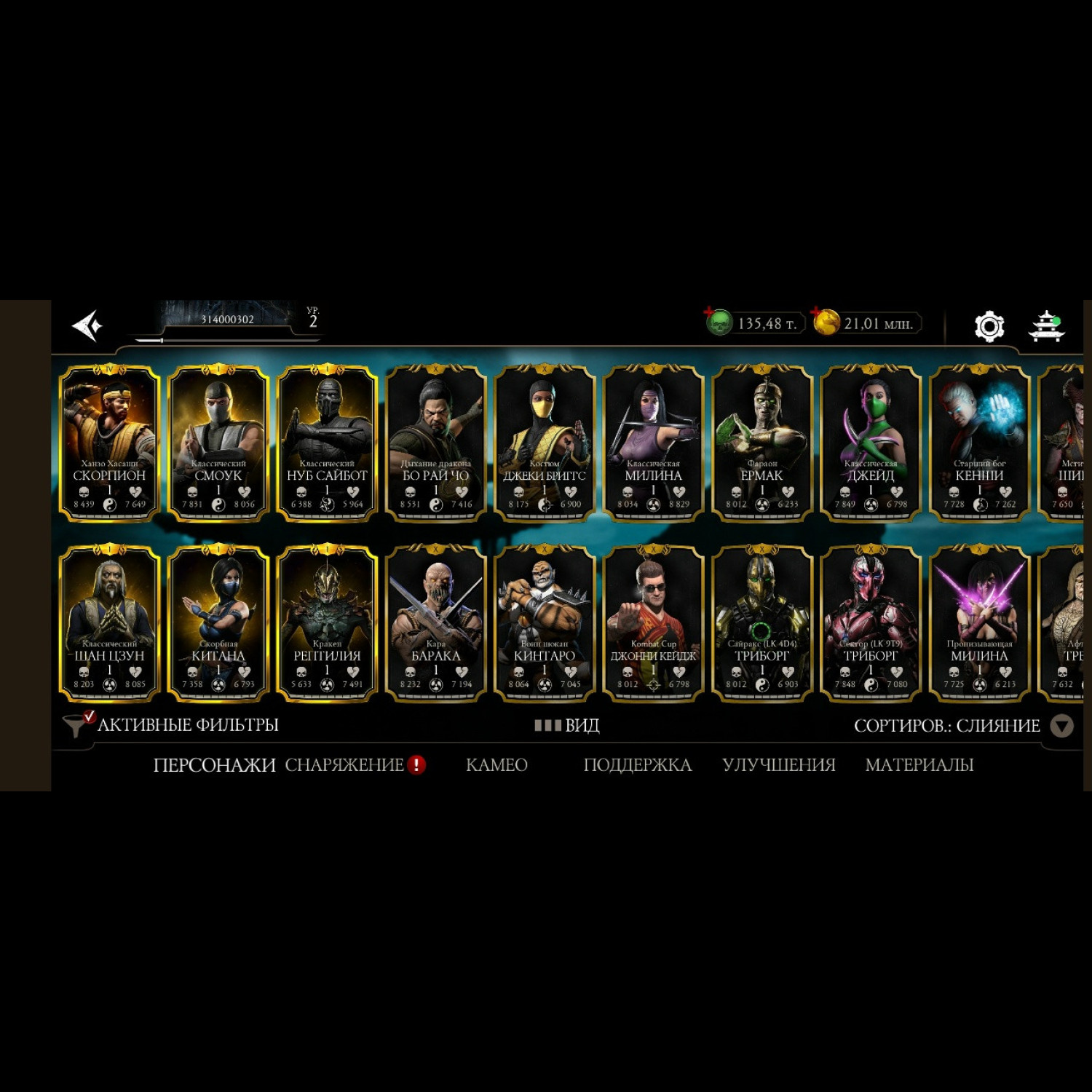The image size is (1092, 1092).
Task: Open the pagoda temple icon
Action: tap(1046, 325)
